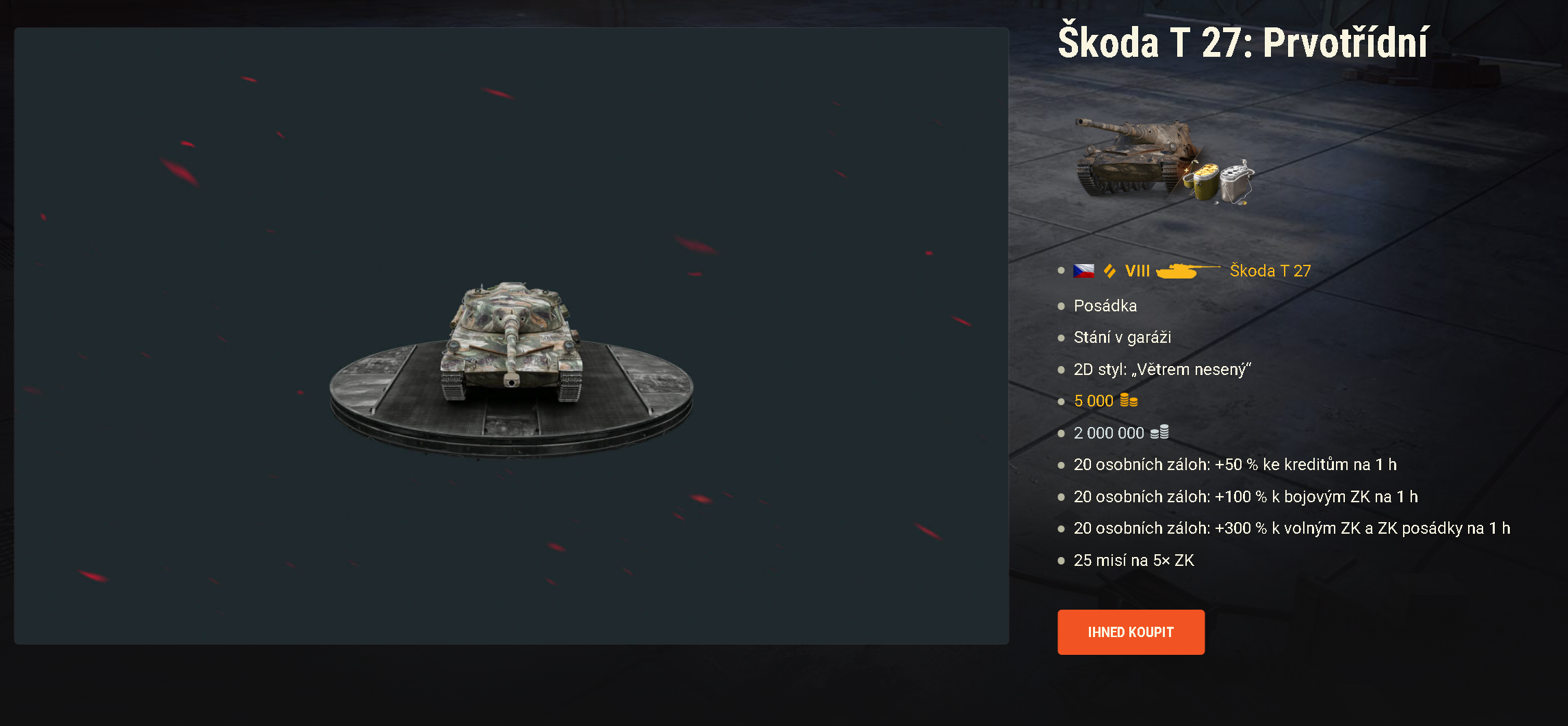The height and width of the screenshot is (726, 1568).
Task: Select the premium vehicle chevron icon
Action: point(1109,270)
